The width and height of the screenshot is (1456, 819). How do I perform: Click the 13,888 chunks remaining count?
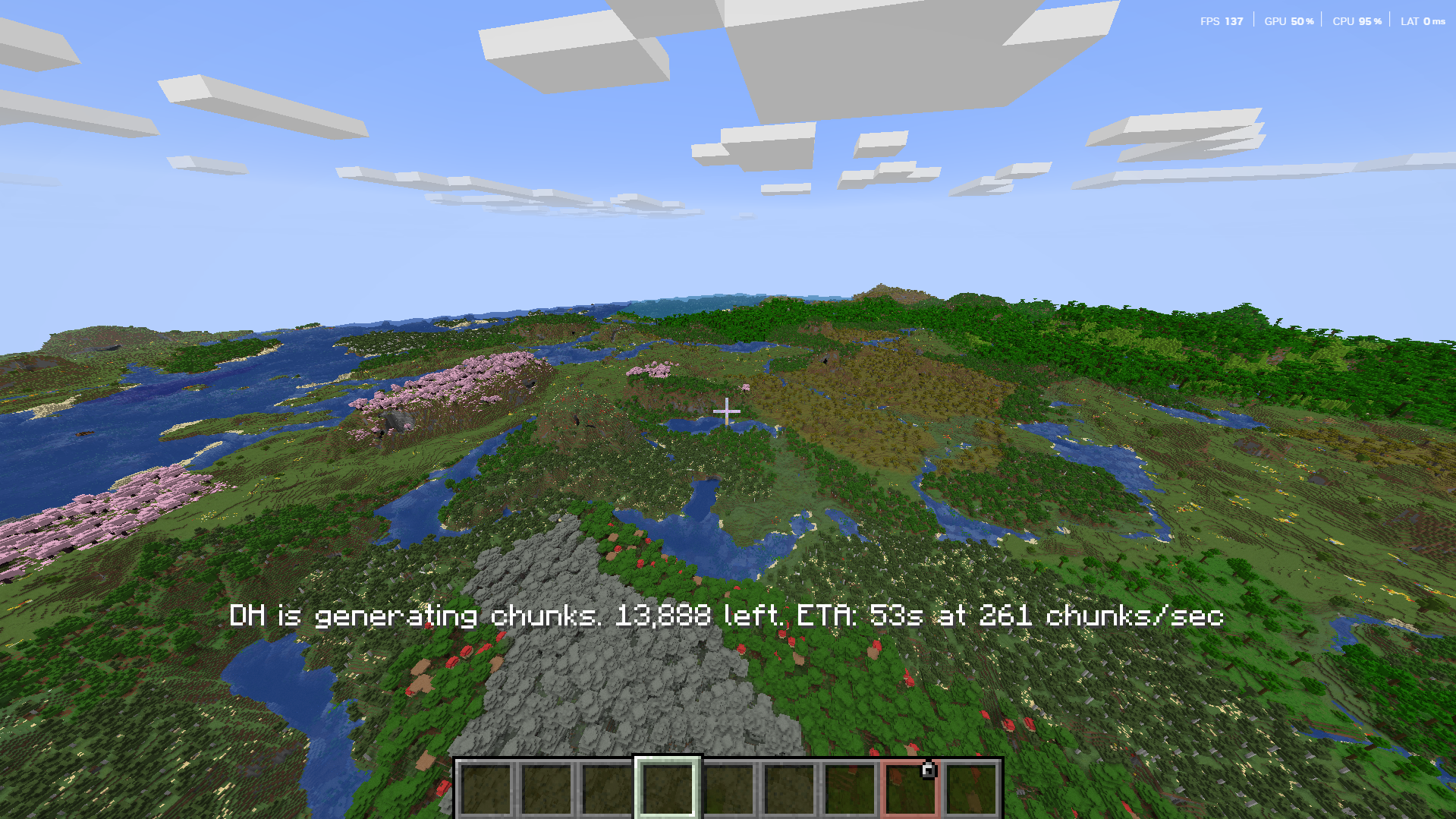(664, 616)
